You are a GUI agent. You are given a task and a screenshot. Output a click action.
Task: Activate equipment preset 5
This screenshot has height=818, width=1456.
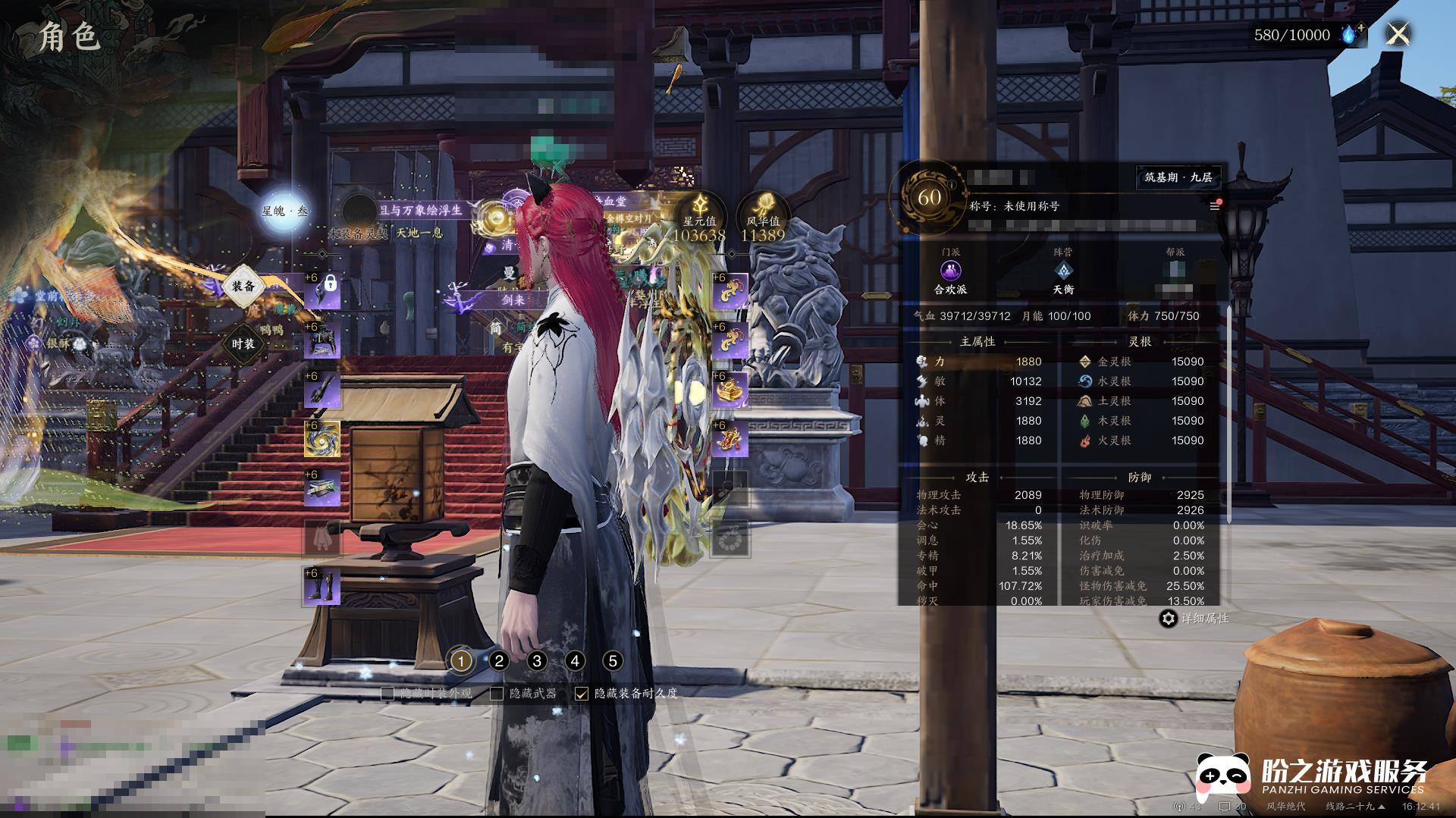(x=613, y=661)
